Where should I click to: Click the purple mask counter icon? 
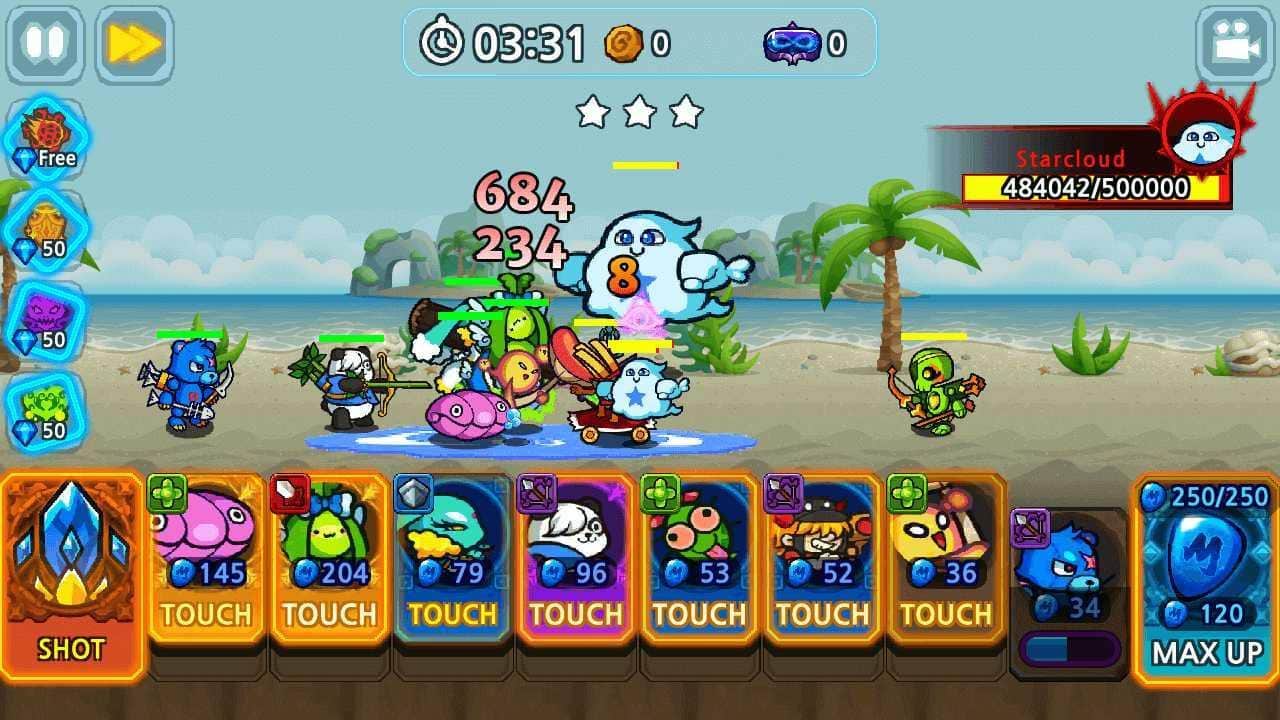point(795,43)
